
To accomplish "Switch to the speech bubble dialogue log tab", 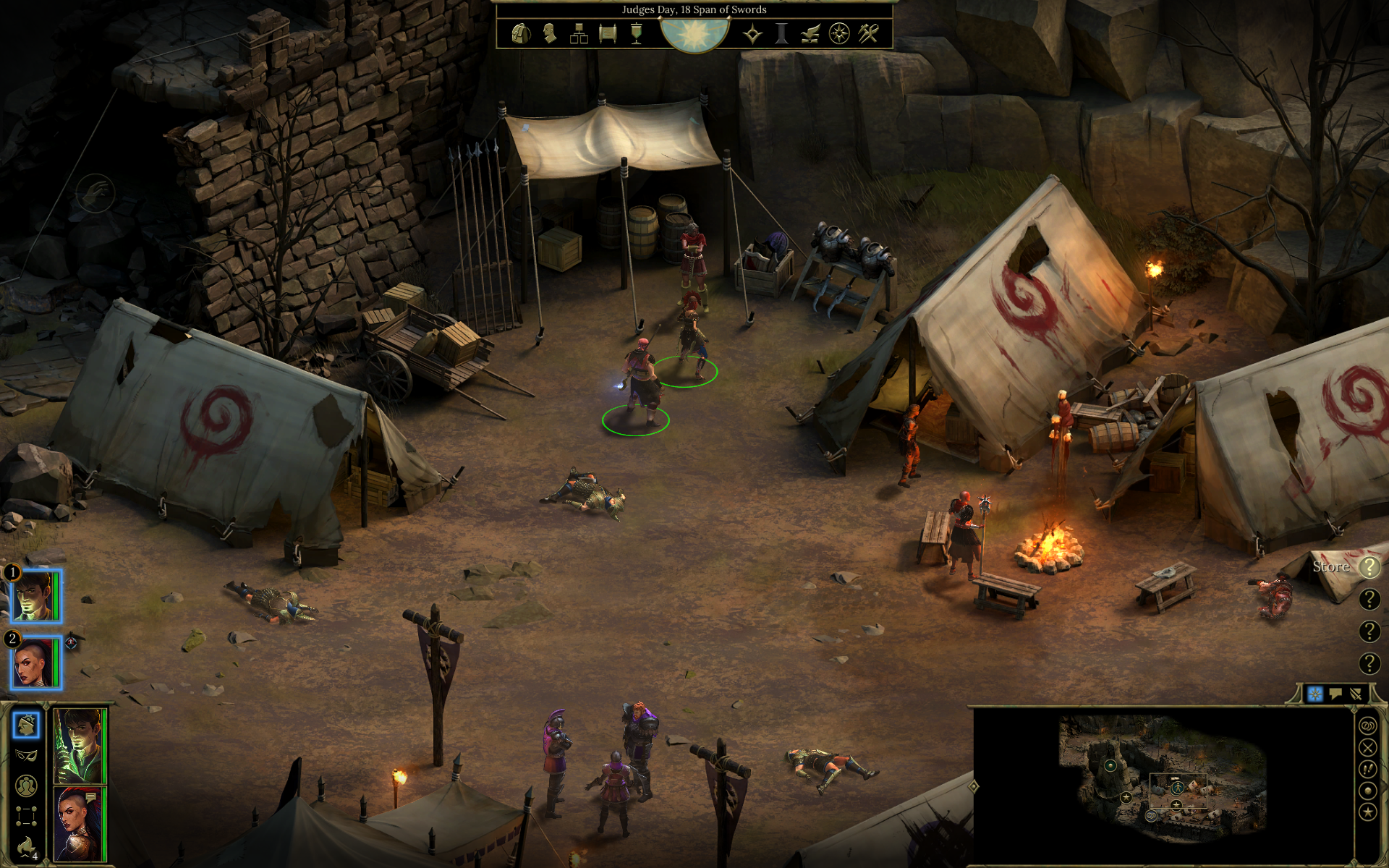I will (1335, 694).
